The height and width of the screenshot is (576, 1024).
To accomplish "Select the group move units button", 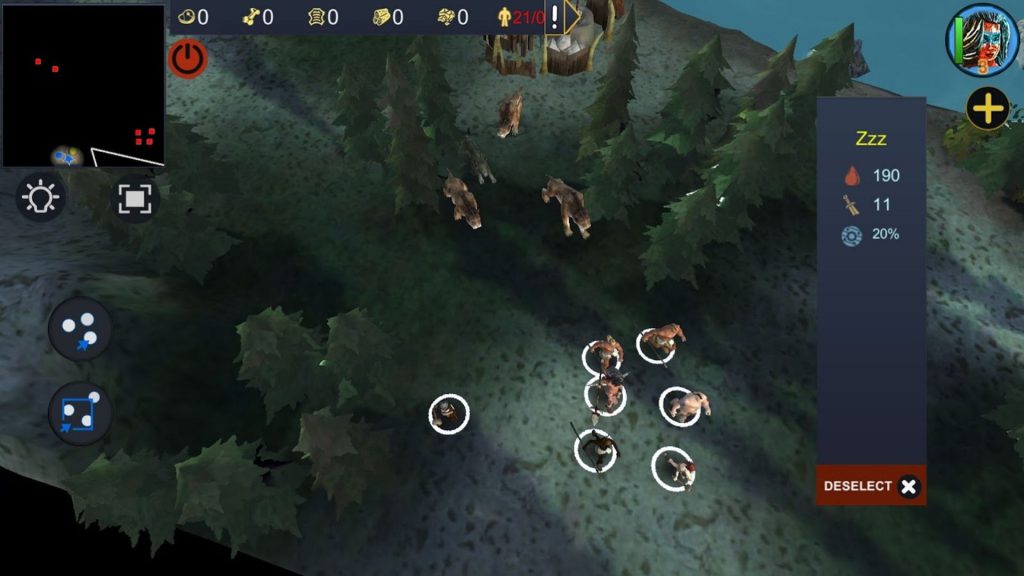I will pyautogui.click(x=80, y=328).
